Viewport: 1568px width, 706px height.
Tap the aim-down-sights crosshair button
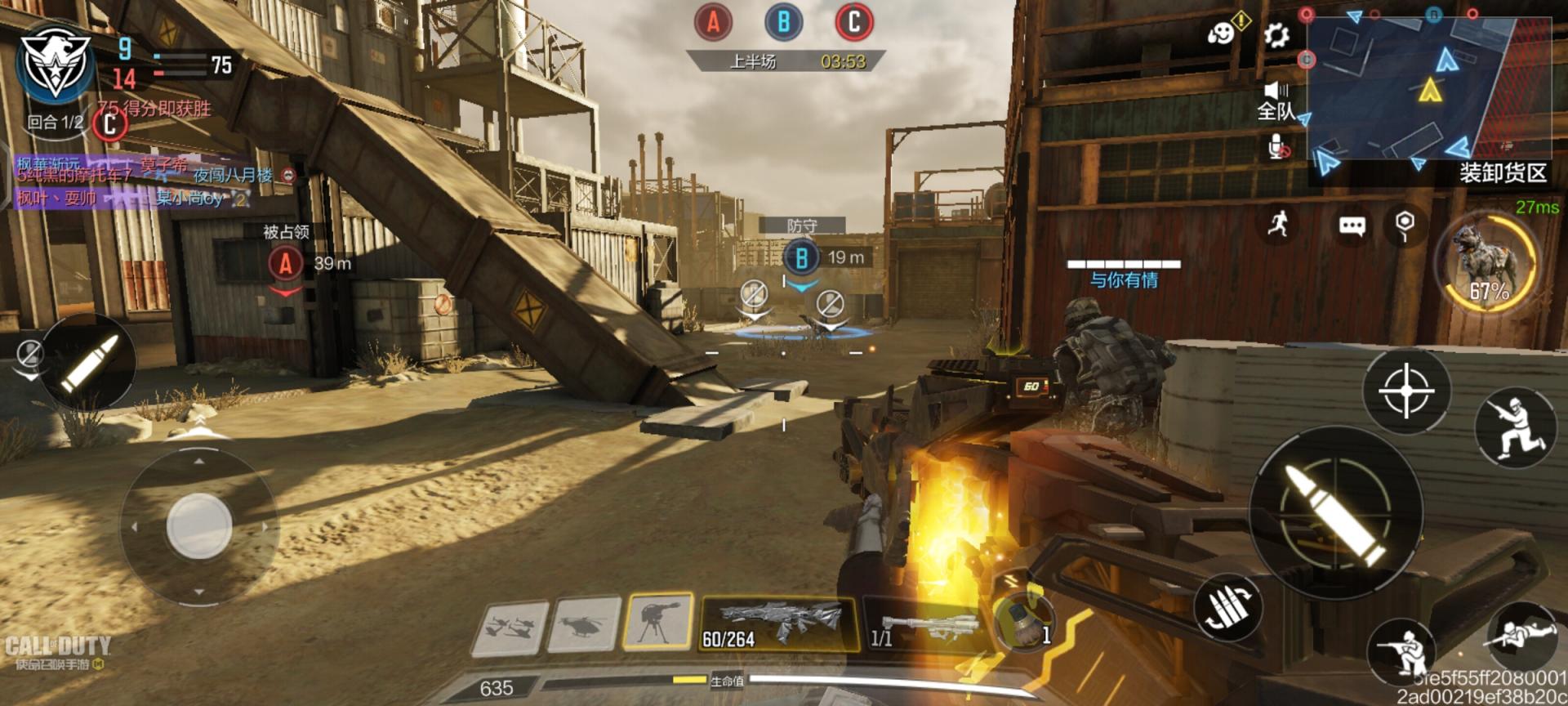click(1405, 391)
